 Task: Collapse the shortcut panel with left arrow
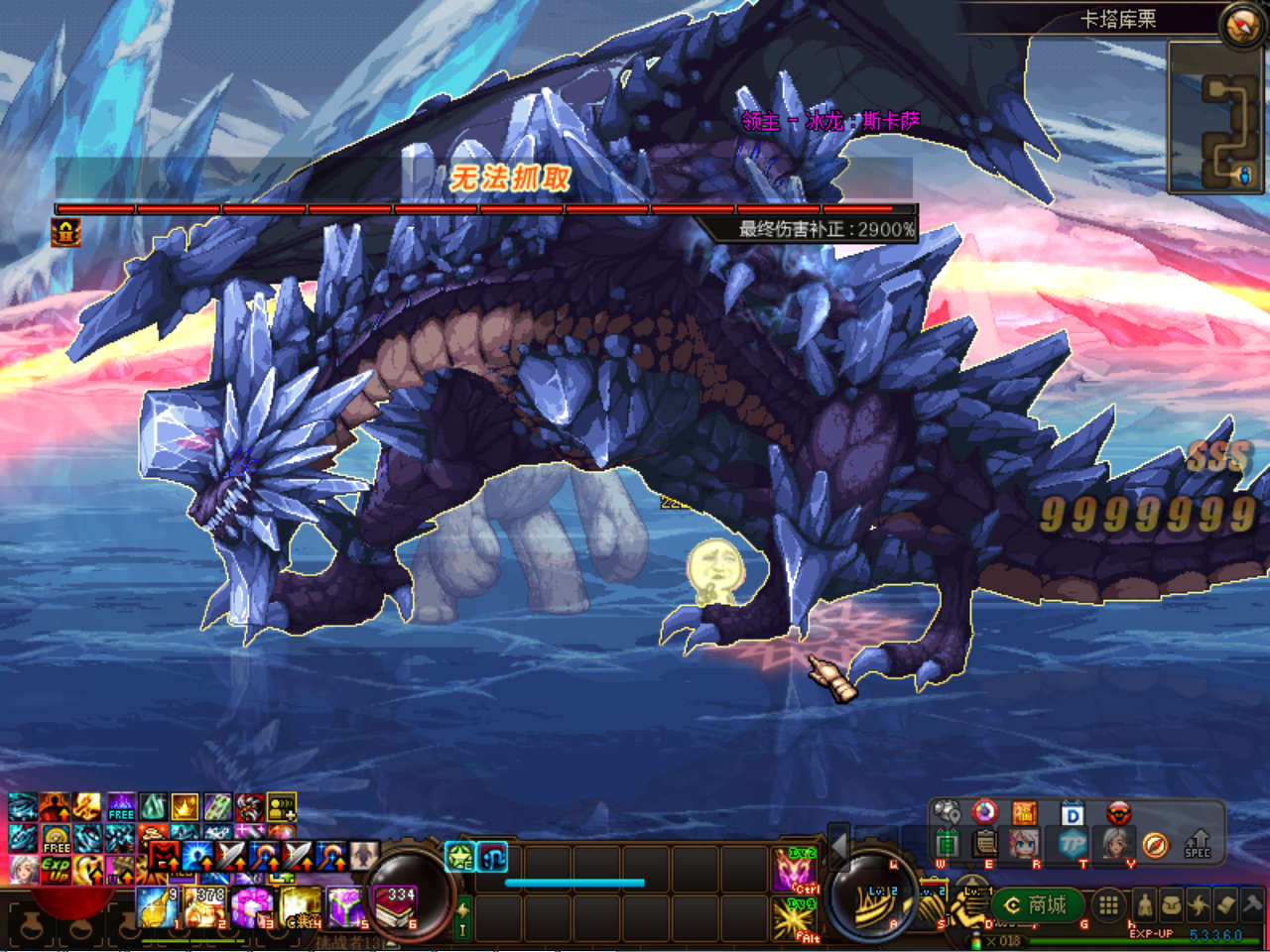(x=839, y=844)
